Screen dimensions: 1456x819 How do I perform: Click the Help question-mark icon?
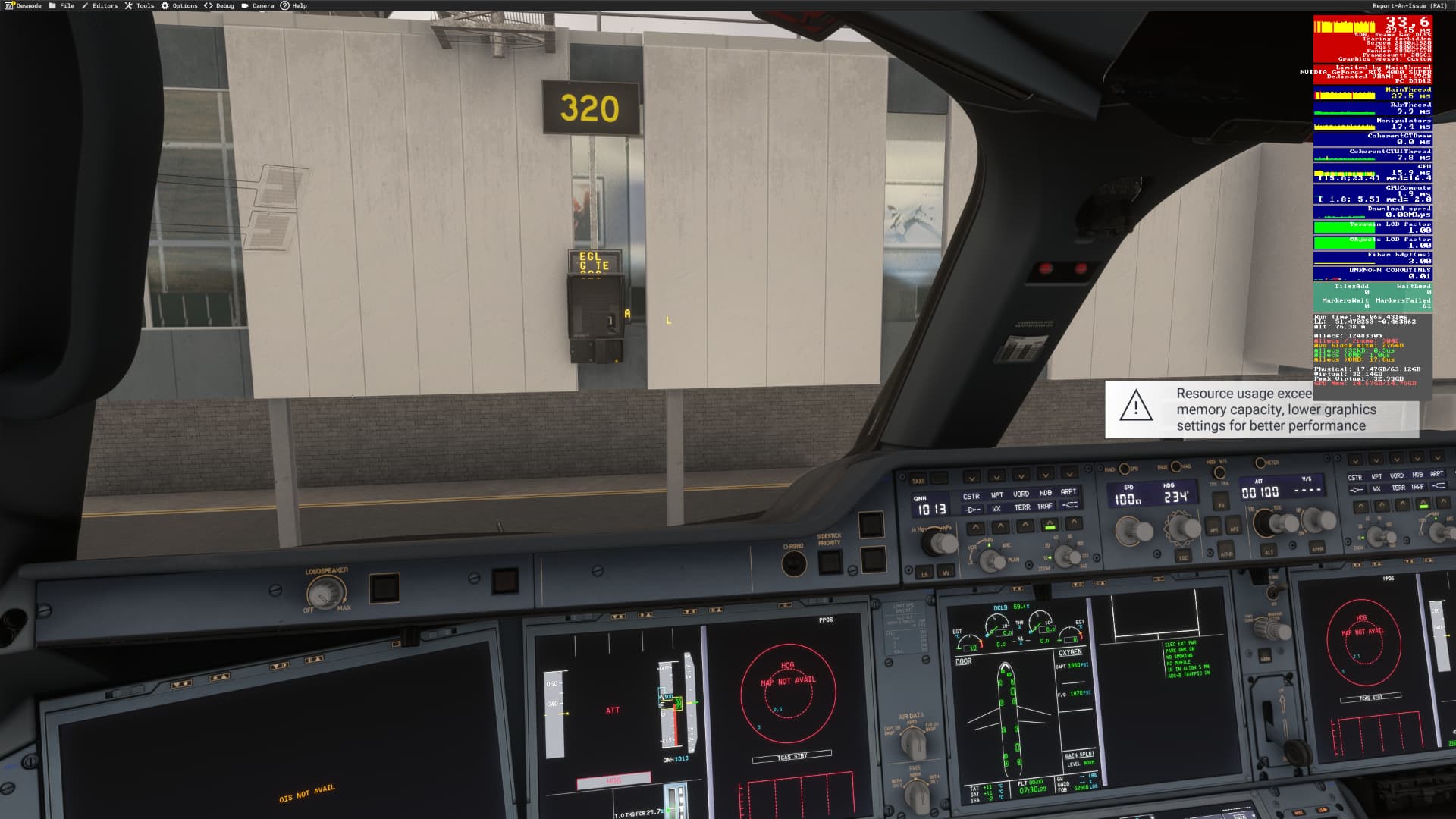tap(286, 5)
